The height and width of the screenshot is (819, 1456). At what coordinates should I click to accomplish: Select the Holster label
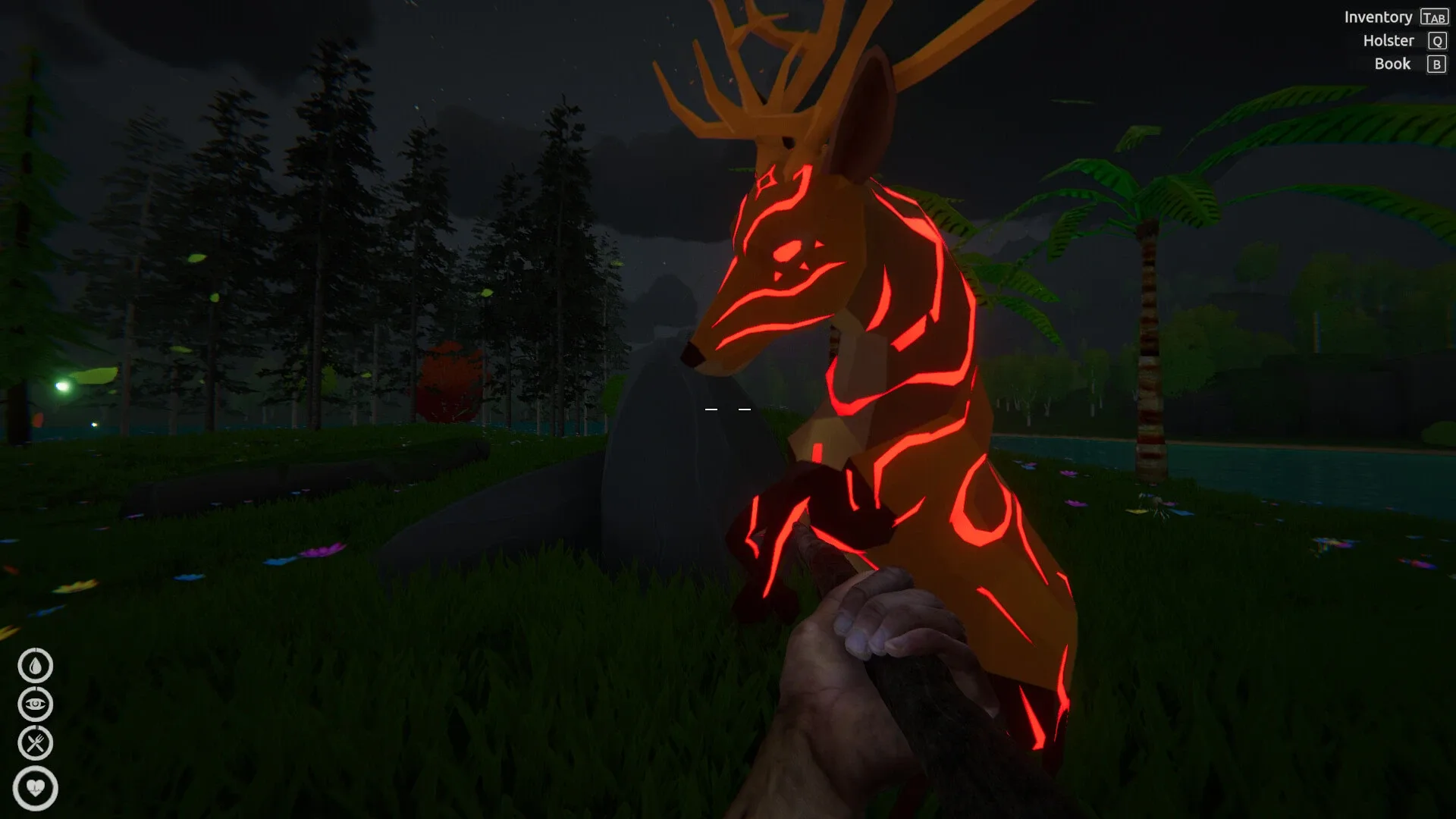[x=1390, y=41]
